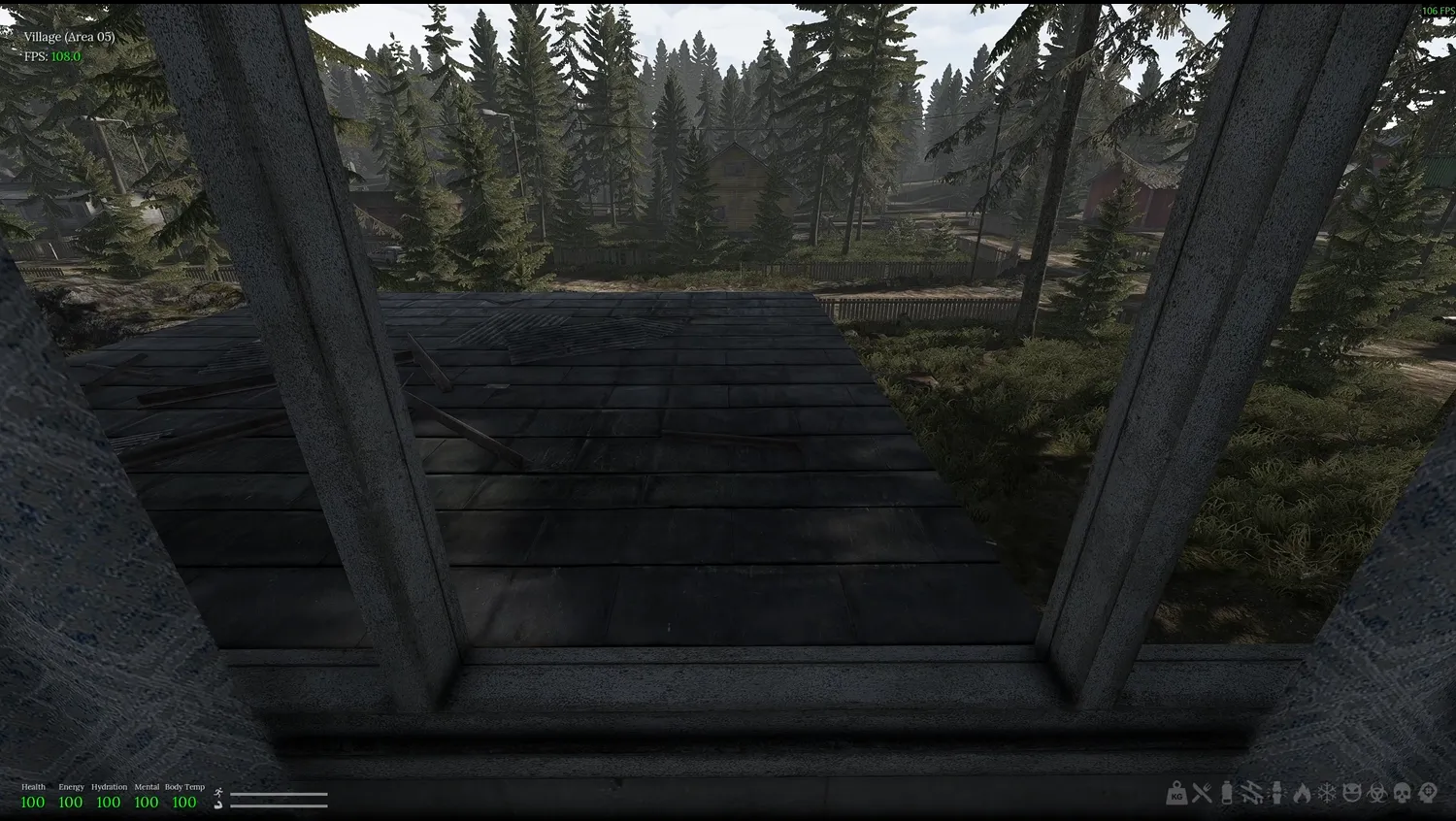This screenshot has height=821, width=1456.
Task: Click the running figure stance icon
Action: click(x=218, y=793)
